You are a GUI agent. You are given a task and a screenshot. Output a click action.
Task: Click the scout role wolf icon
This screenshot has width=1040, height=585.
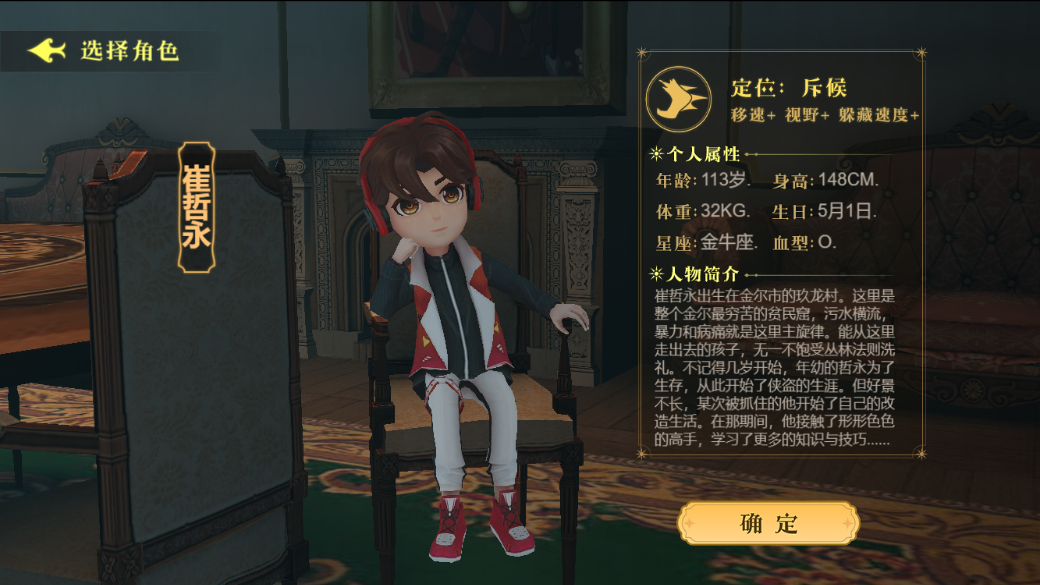[x=678, y=98]
